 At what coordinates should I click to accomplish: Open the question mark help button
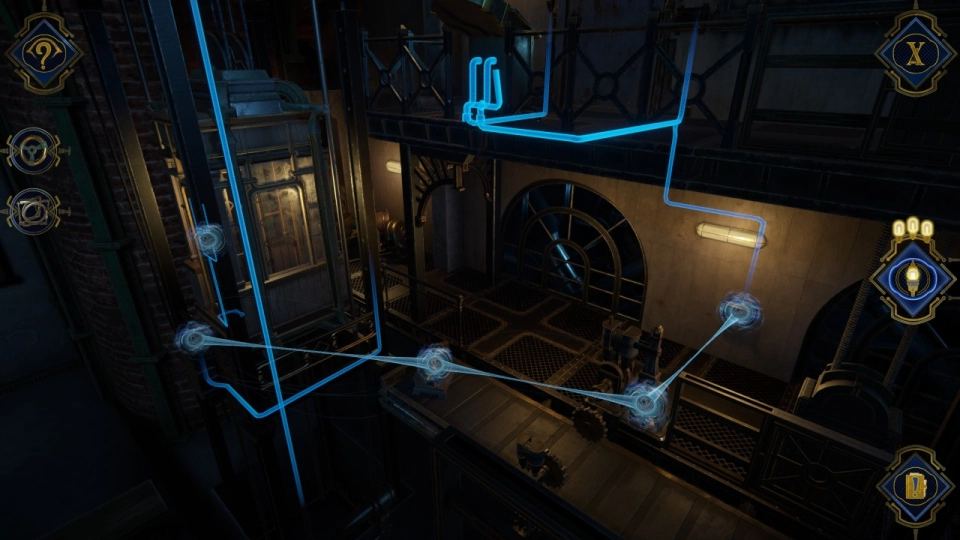click(x=43, y=53)
